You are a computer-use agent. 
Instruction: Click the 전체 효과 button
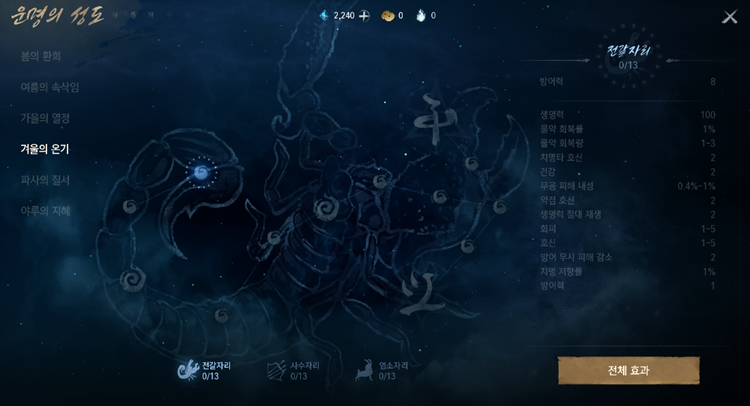pyautogui.click(x=628, y=370)
